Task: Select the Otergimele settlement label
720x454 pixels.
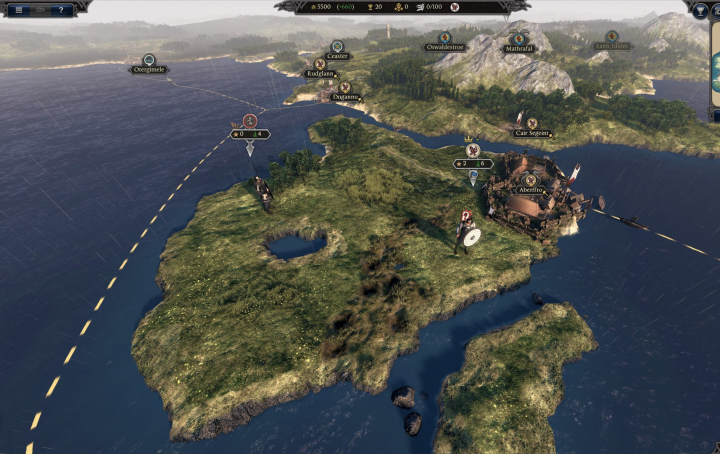Action: (x=149, y=69)
